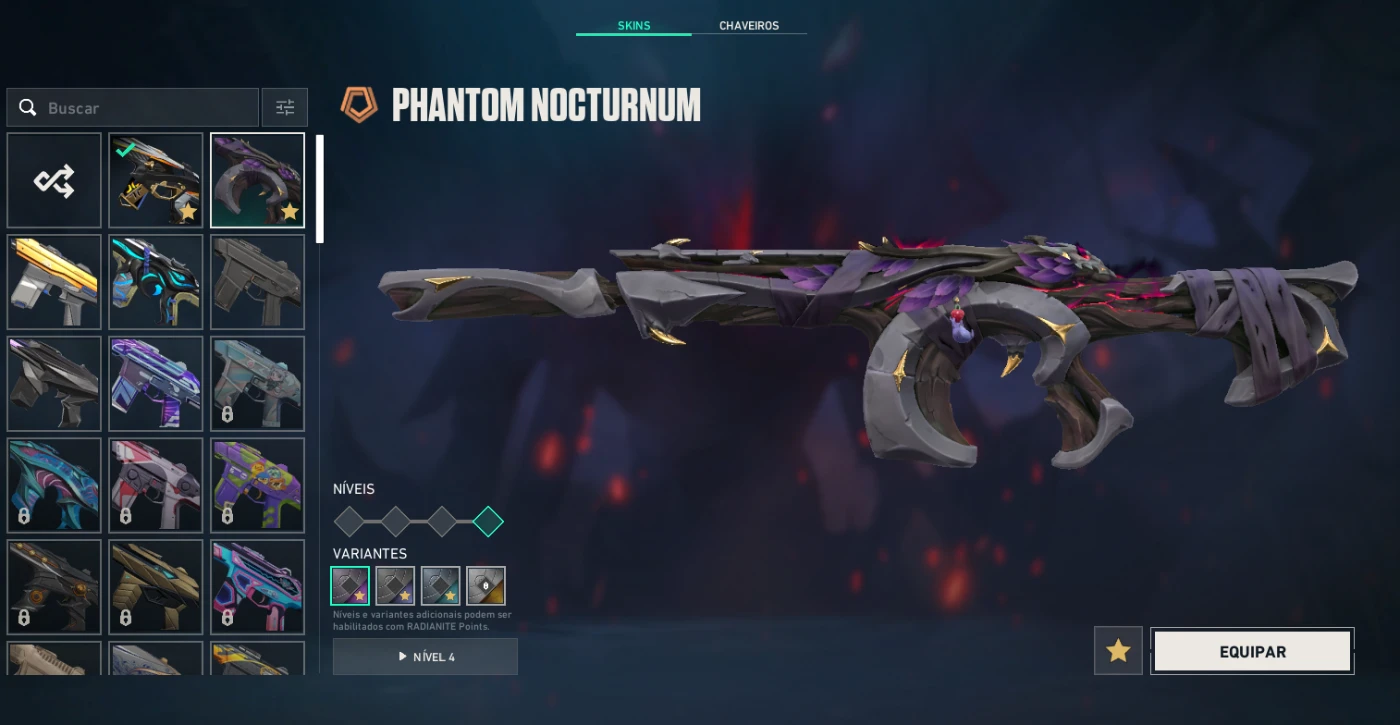Select the Nocturnum Phantom skin thumbnail

pos(257,181)
